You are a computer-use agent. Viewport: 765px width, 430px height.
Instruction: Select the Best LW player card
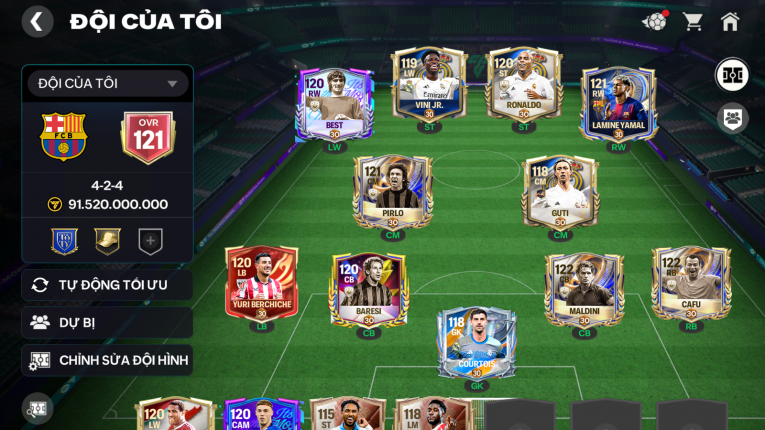pyautogui.click(x=334, y=105)
